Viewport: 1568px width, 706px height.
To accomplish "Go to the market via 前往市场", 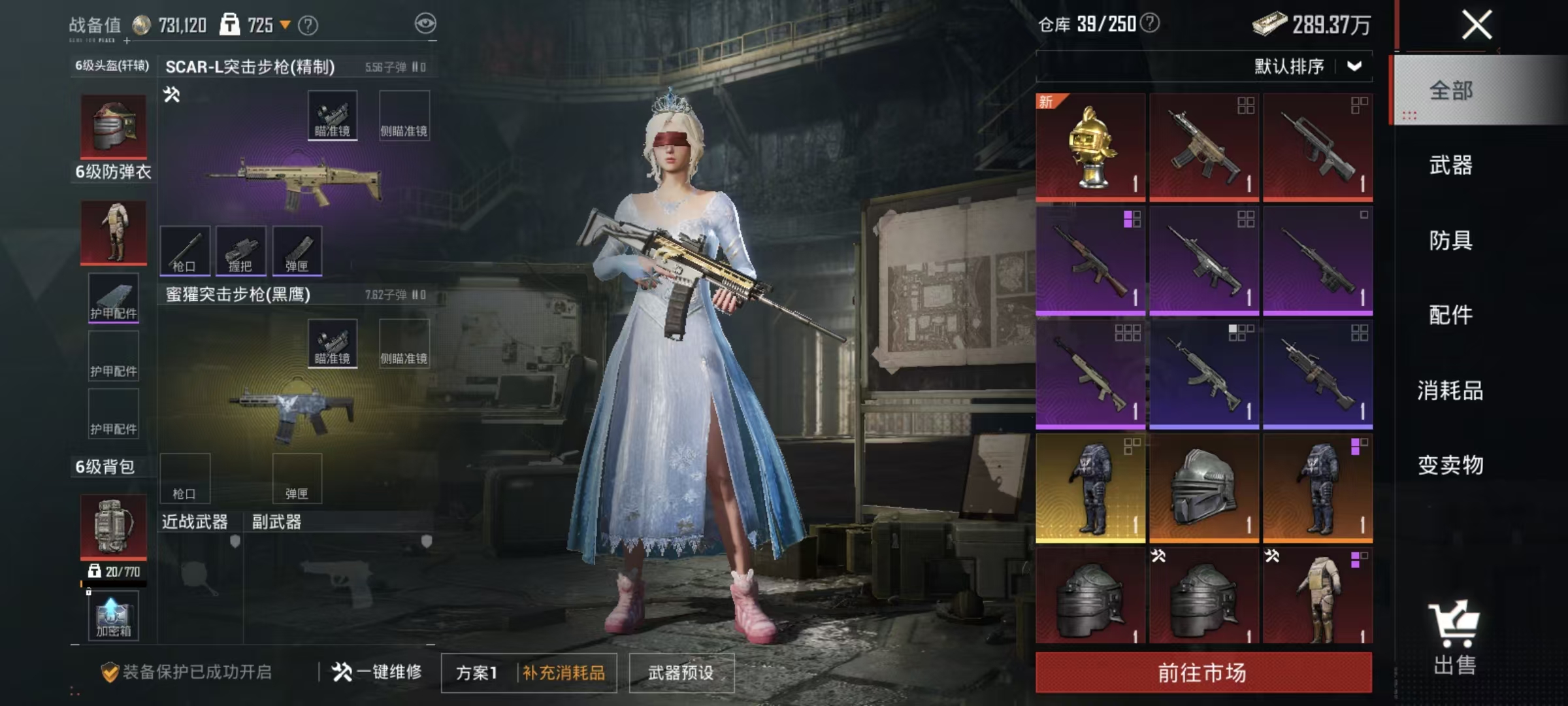I will (1203, 672).
